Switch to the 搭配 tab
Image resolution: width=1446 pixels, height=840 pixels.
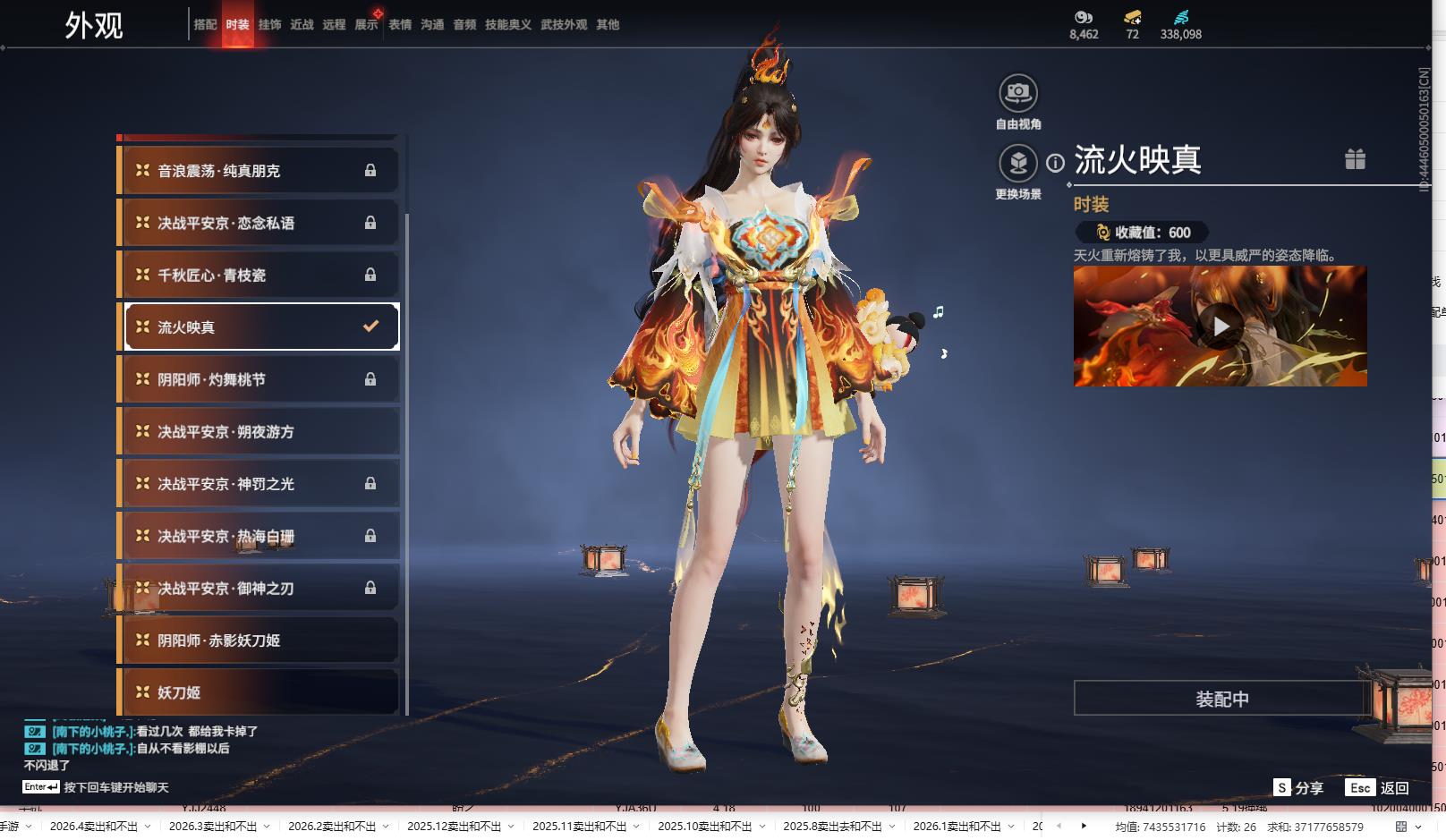(x=205, y=25)
